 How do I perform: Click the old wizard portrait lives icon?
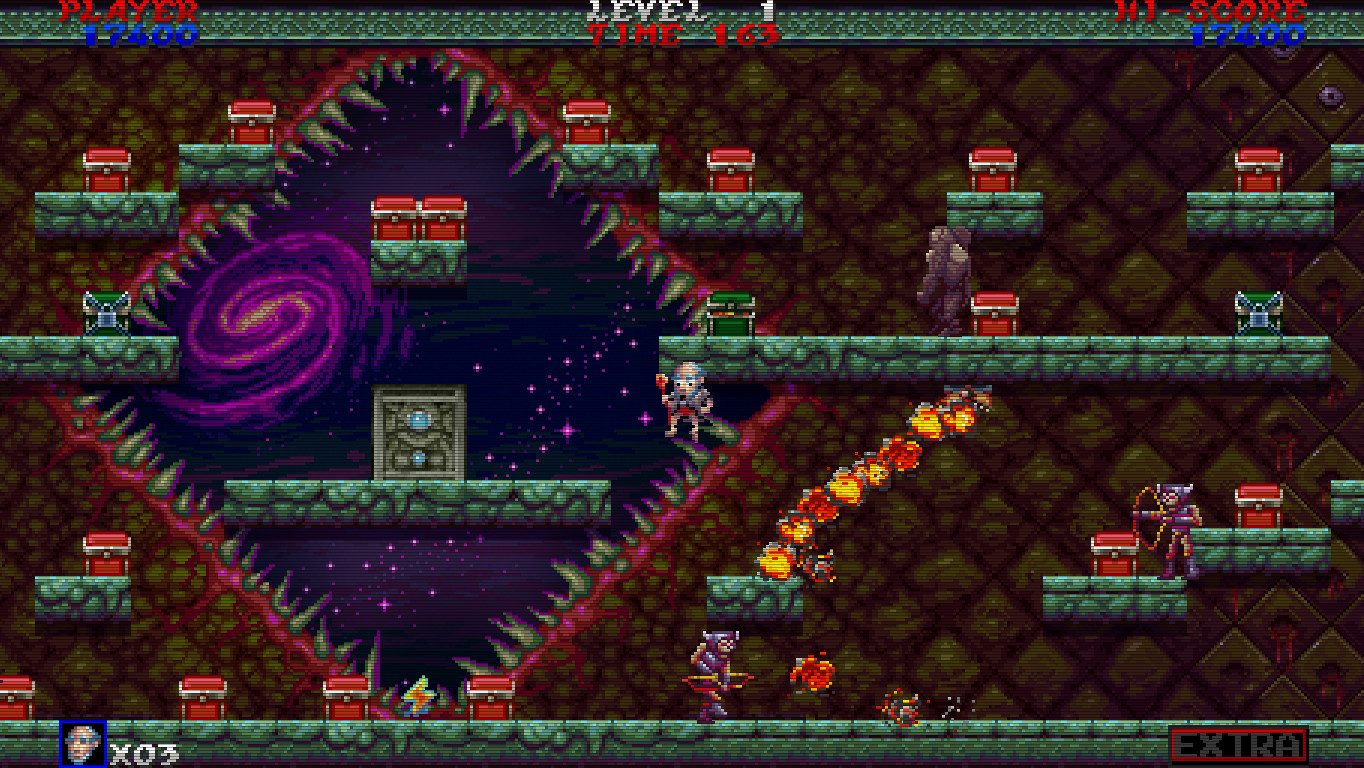[x=82, y=744]
